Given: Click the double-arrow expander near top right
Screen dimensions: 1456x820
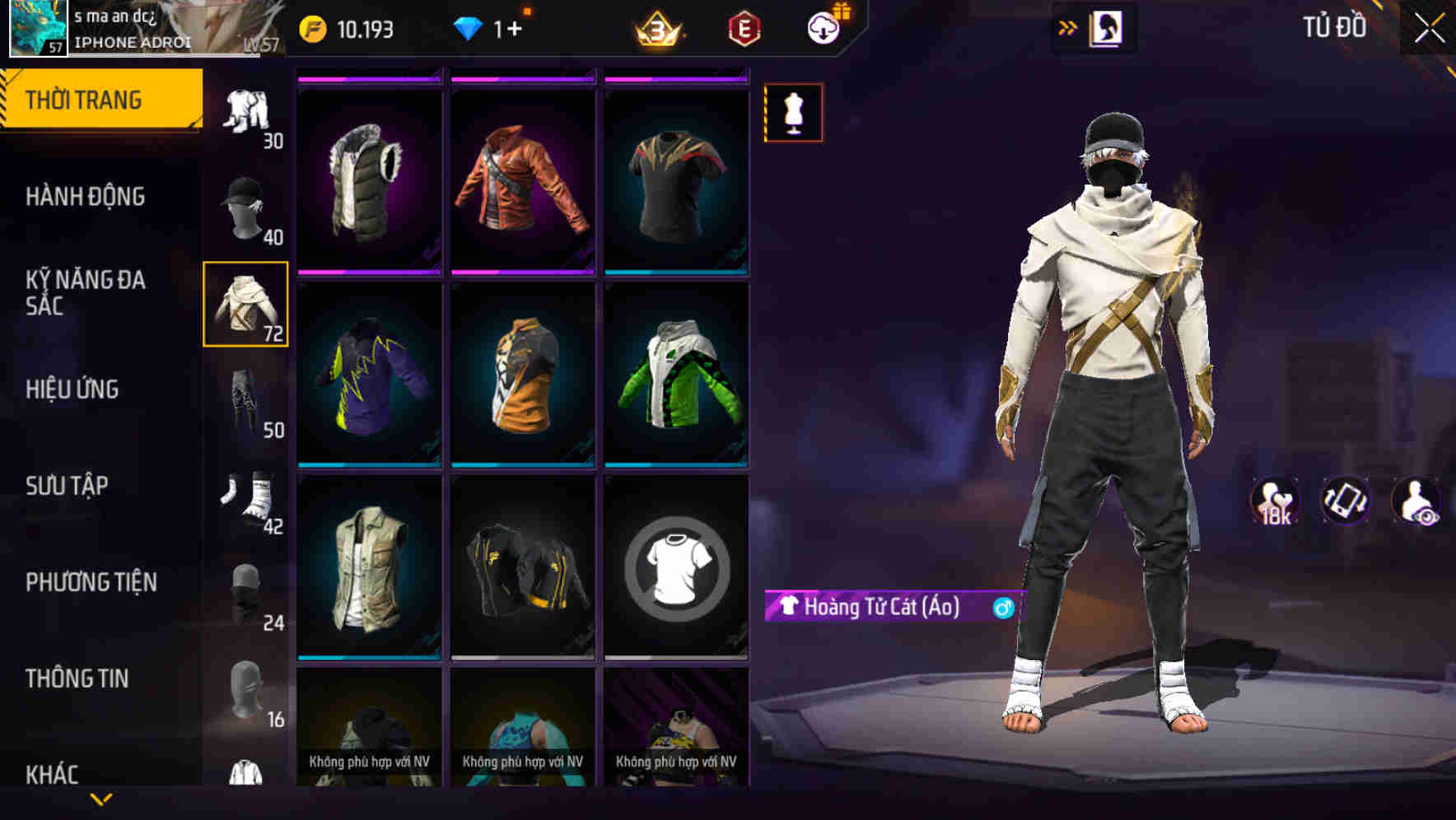Looking at the screenshot, I should 1066,27.
